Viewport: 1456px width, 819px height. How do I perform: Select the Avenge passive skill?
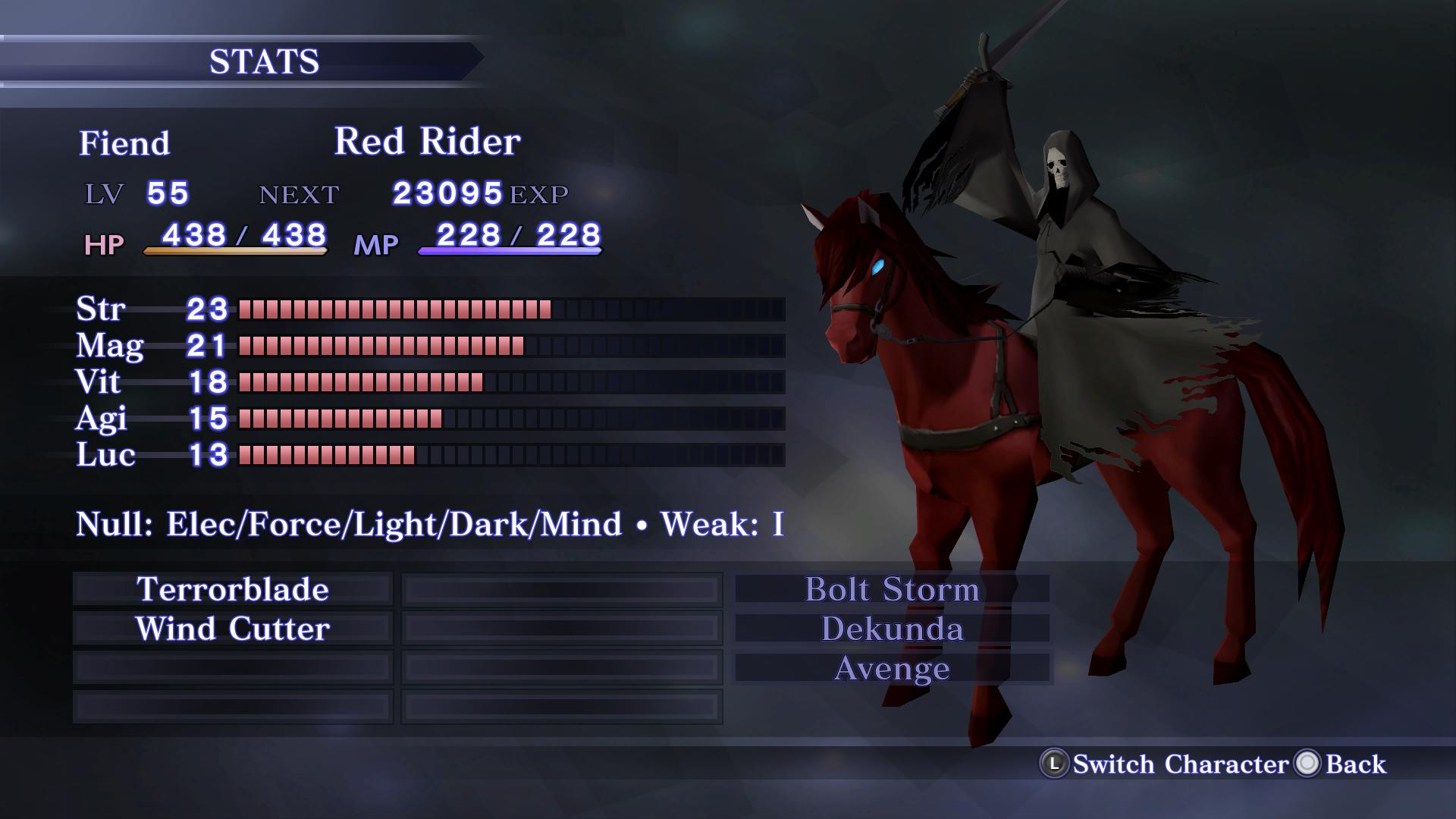(x=893, y=668)
